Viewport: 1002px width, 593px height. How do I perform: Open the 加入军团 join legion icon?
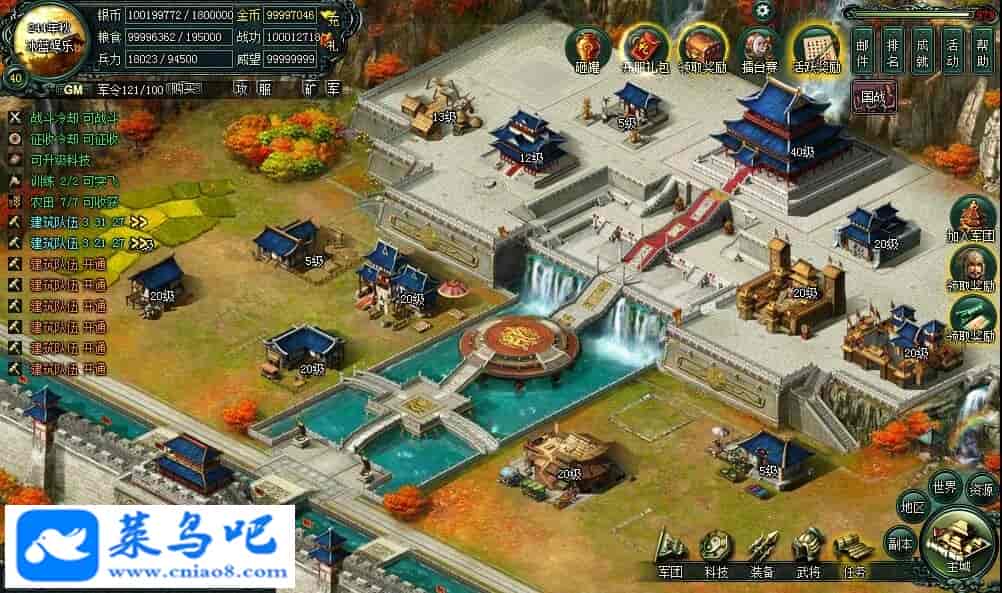click(972, 219)
